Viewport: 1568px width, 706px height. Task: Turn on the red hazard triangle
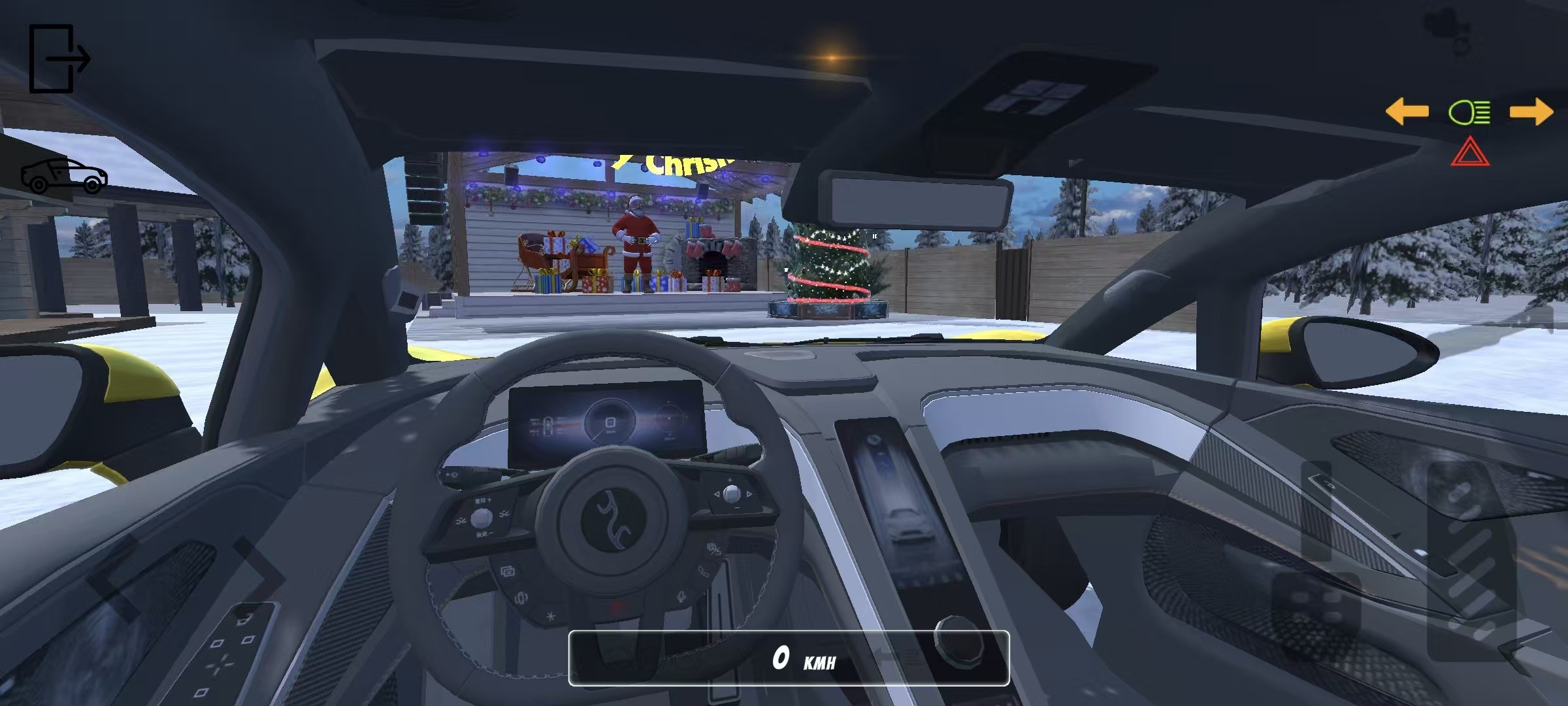(x=1470, y=152)
